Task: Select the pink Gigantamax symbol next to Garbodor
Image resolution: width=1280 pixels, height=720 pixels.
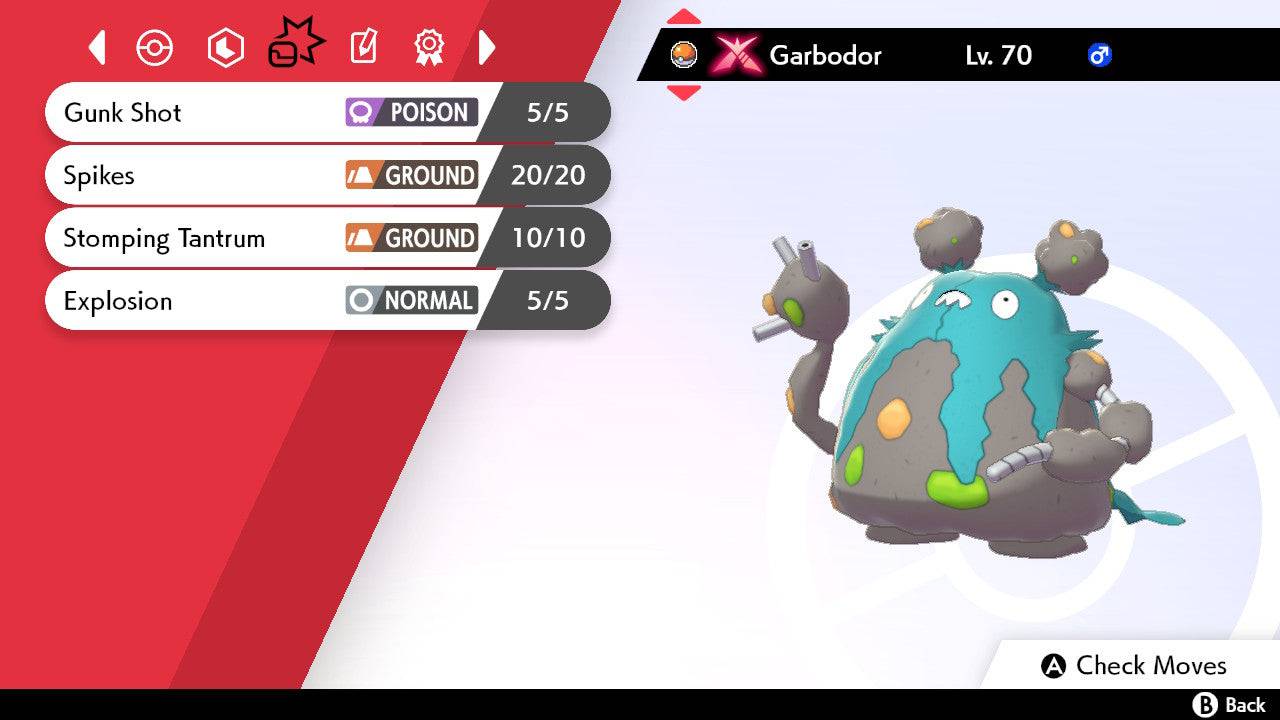Action: click(x=737, y=56)
